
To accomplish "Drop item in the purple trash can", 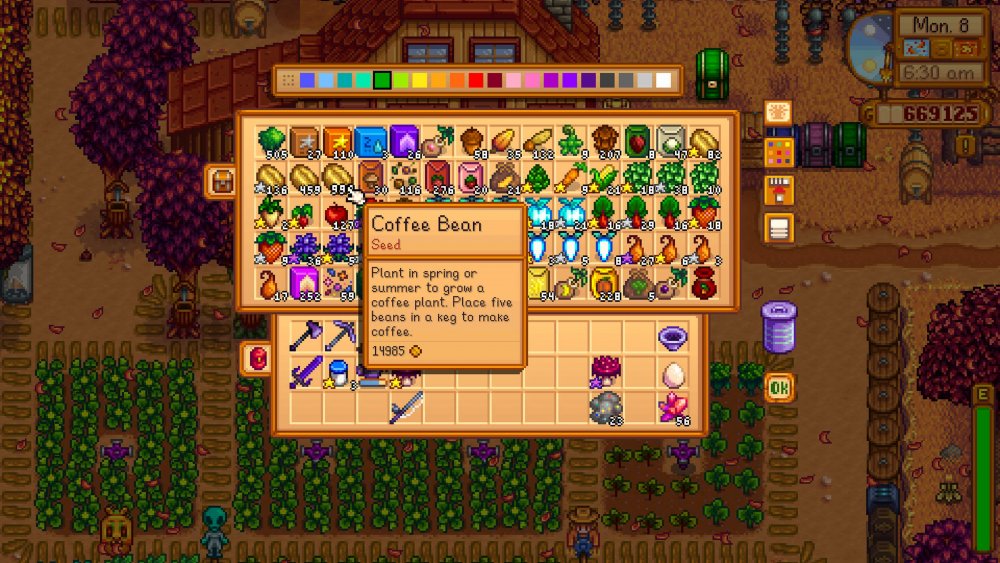I will coord(779,326).
